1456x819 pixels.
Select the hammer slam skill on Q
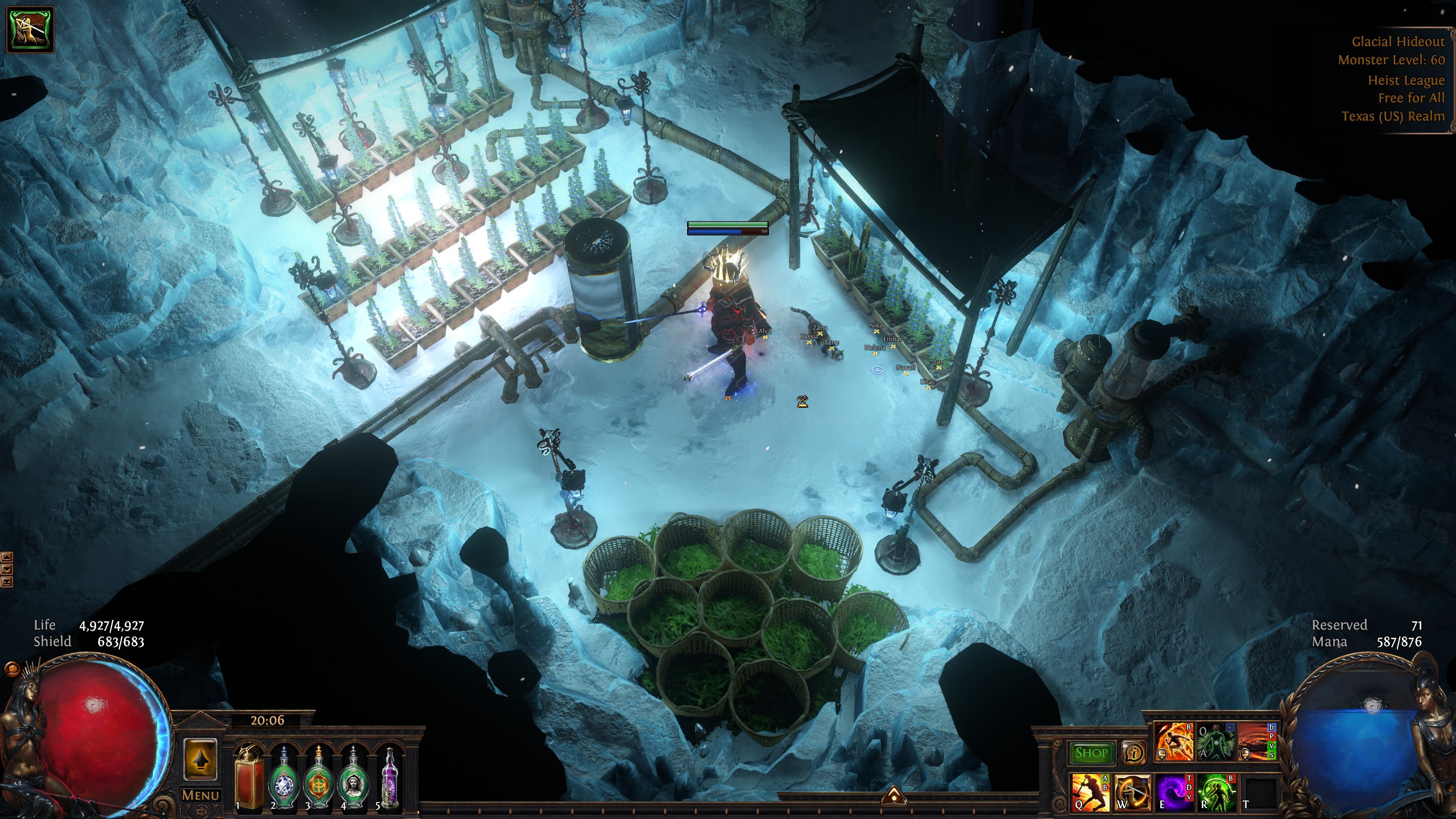point(1089,792)
